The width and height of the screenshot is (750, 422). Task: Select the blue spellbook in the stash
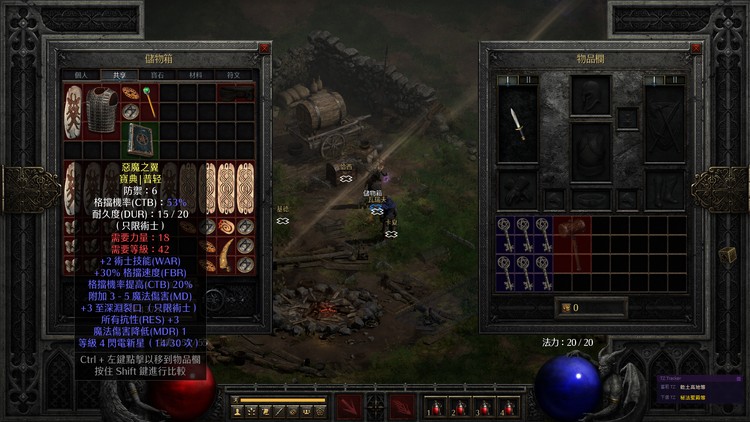(139, 140)
